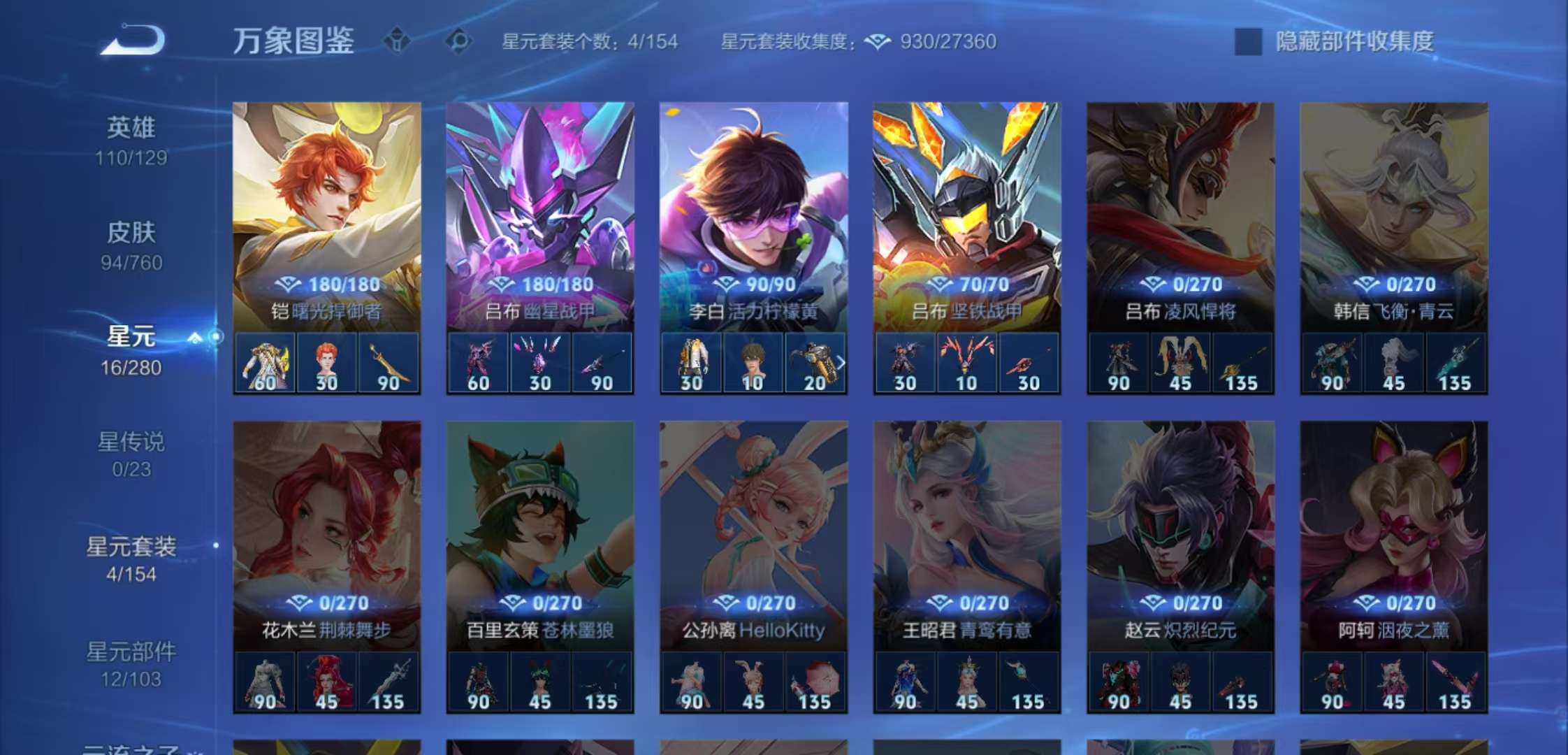Open the 花木兰 荆棘舞步 card
1568x755 pixels.
point(326,524)
